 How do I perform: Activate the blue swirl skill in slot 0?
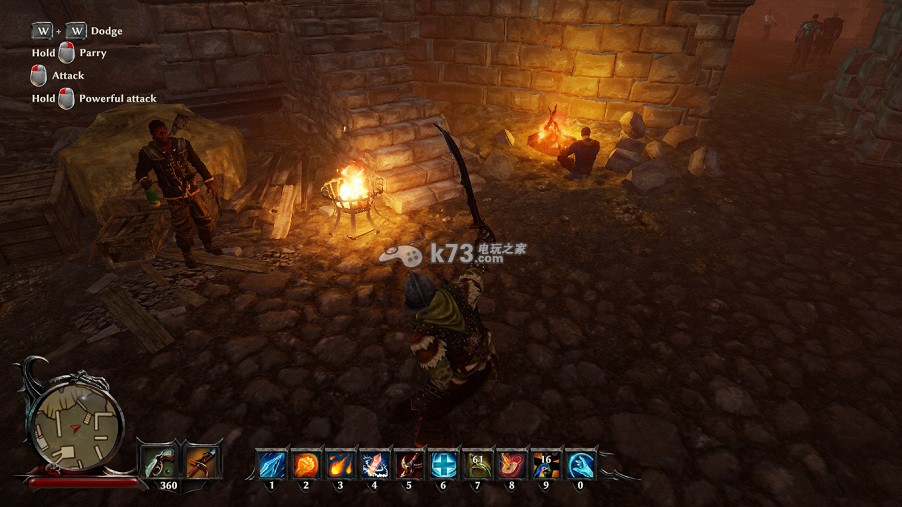[x=580, y=465]
